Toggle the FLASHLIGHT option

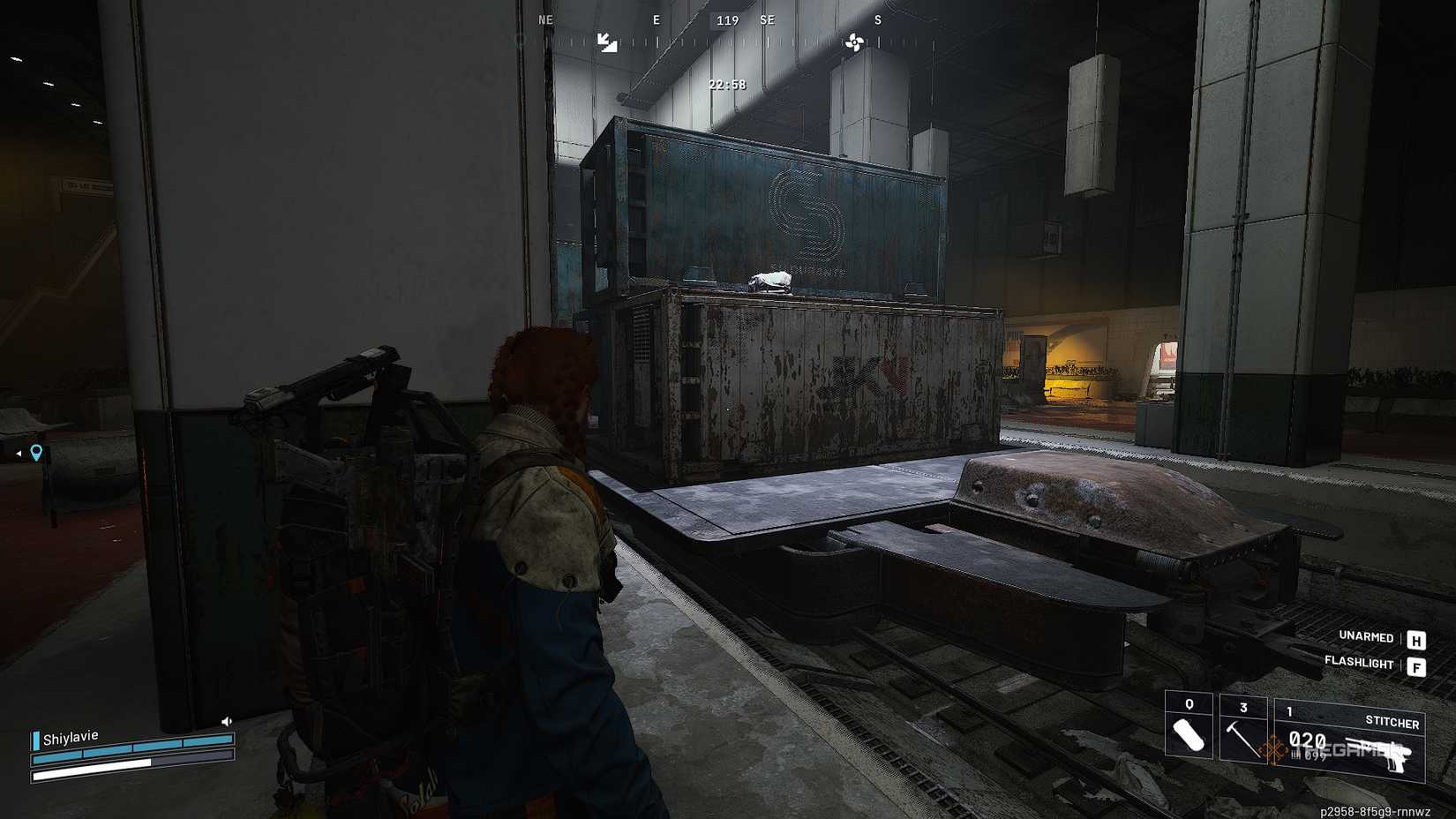click(1360, 664)
